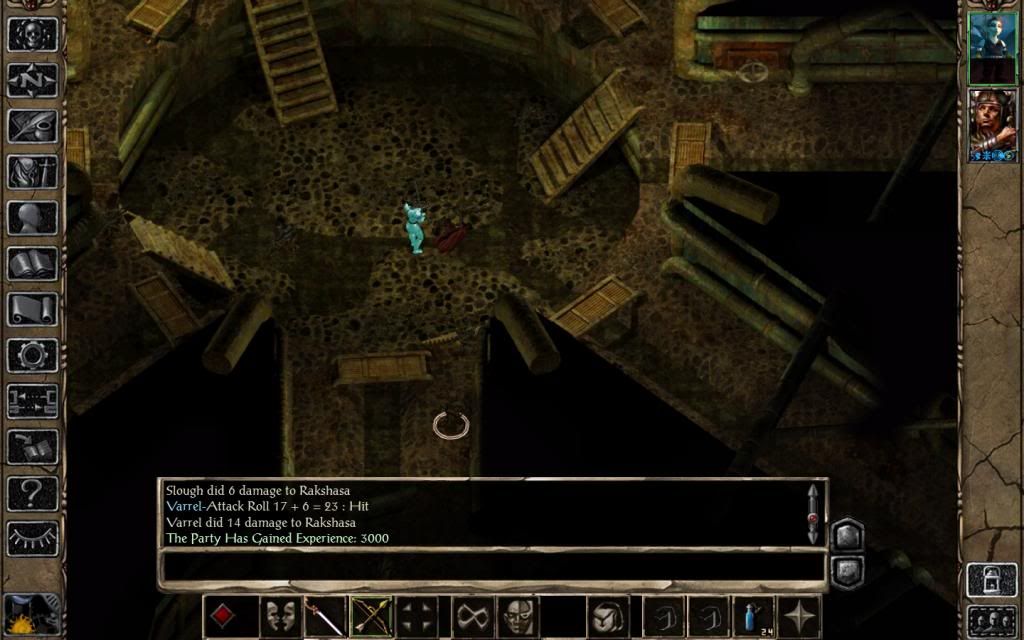Activate the red diamond action button
Viewport: 1024px width, 640px height.
pyautogui.click(x=223, y=616)
